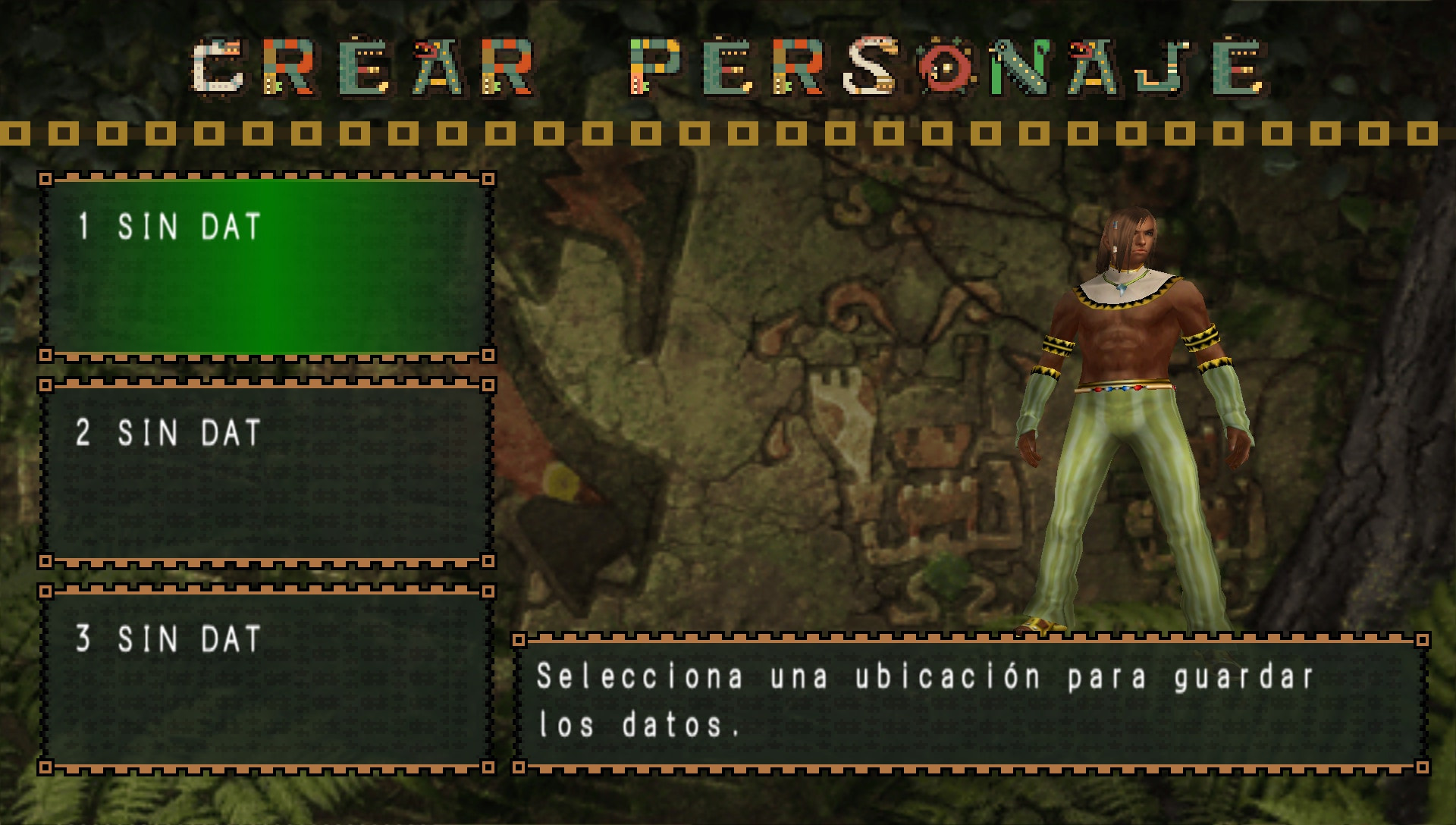The image size is (1456, 825).
Task: Select the highlighted 1 SIN DAT slot
Action: click(x=265, y=265)
